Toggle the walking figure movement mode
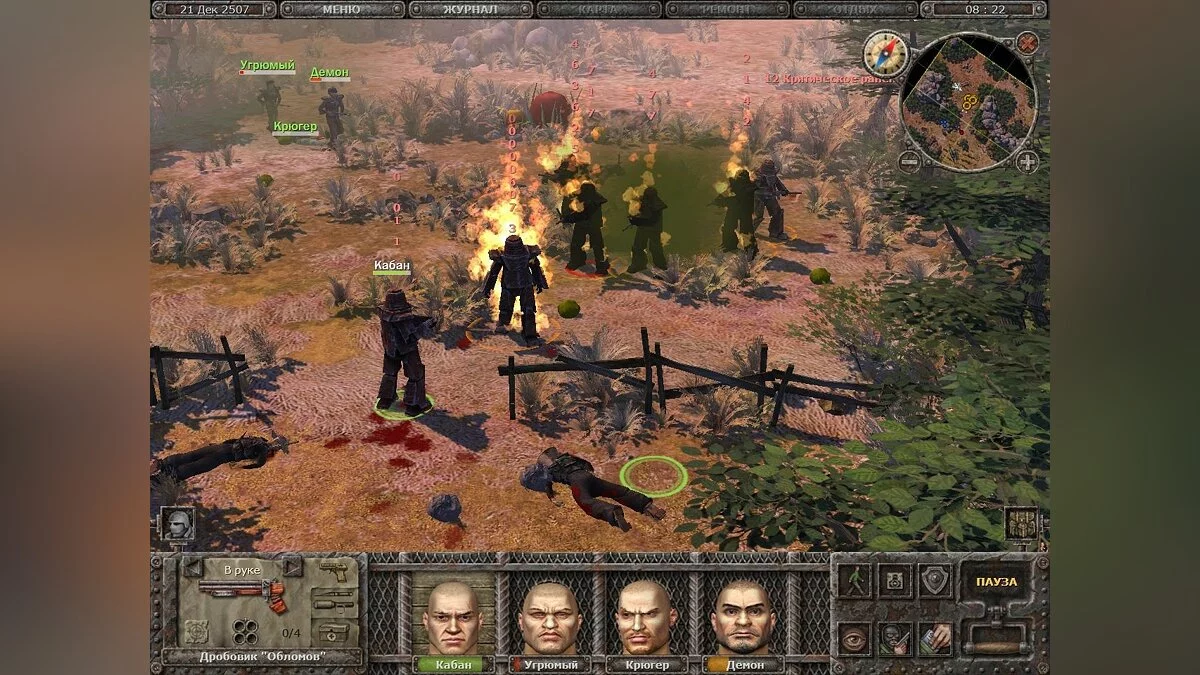Image resolution: width=1200 pixels, height=675 pixels. coord(854,582)
